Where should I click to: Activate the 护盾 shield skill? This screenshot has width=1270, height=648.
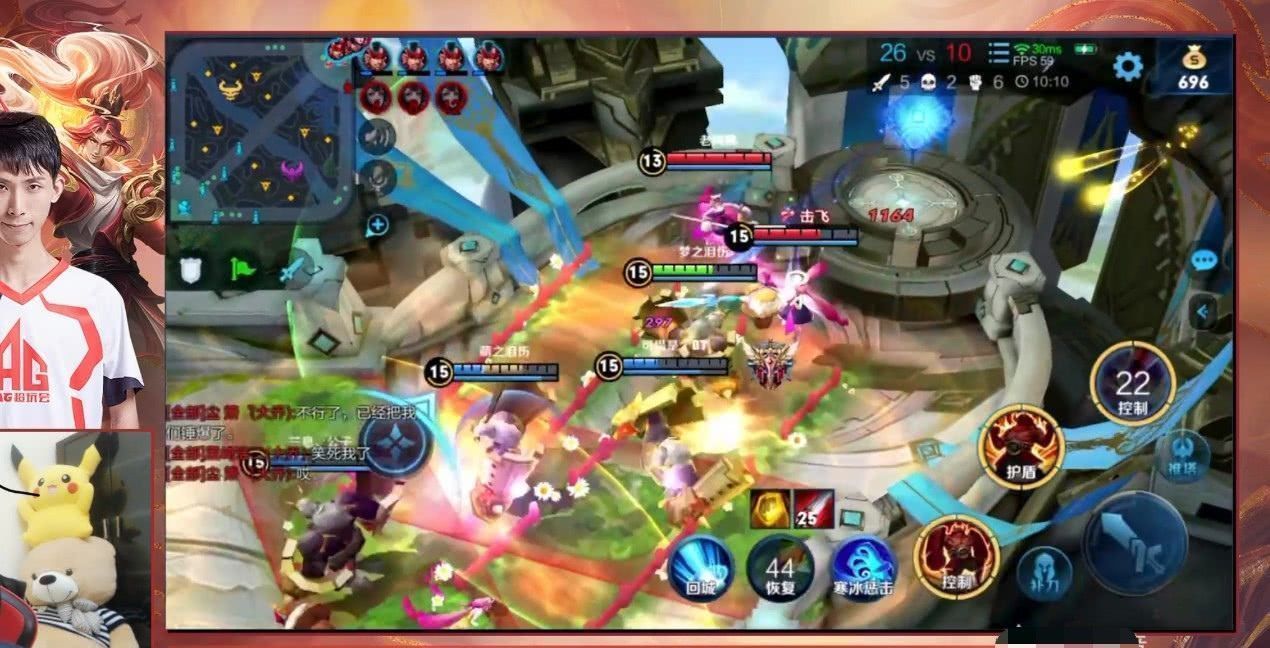1020,447
